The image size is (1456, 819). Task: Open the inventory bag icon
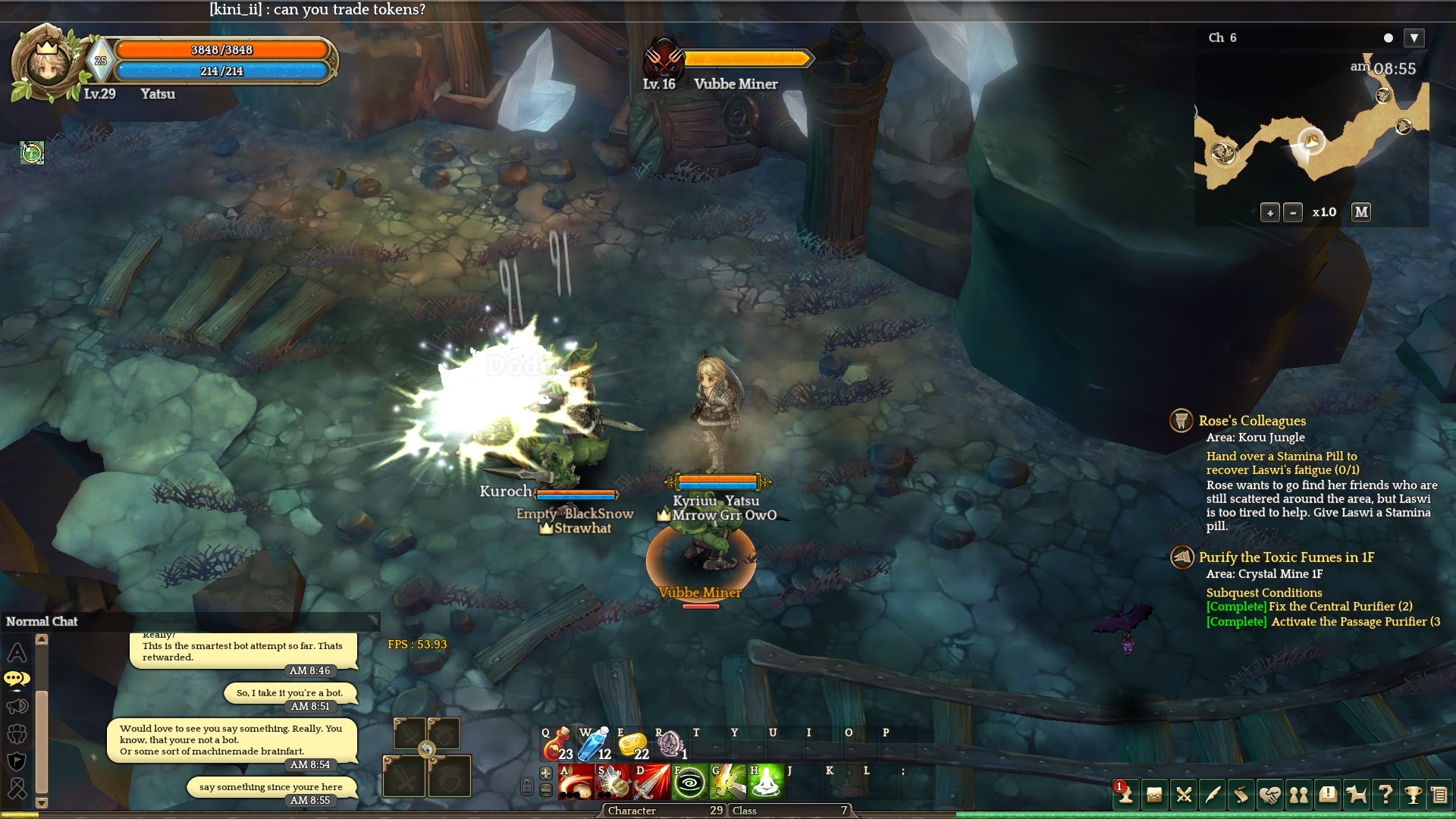1154,795
